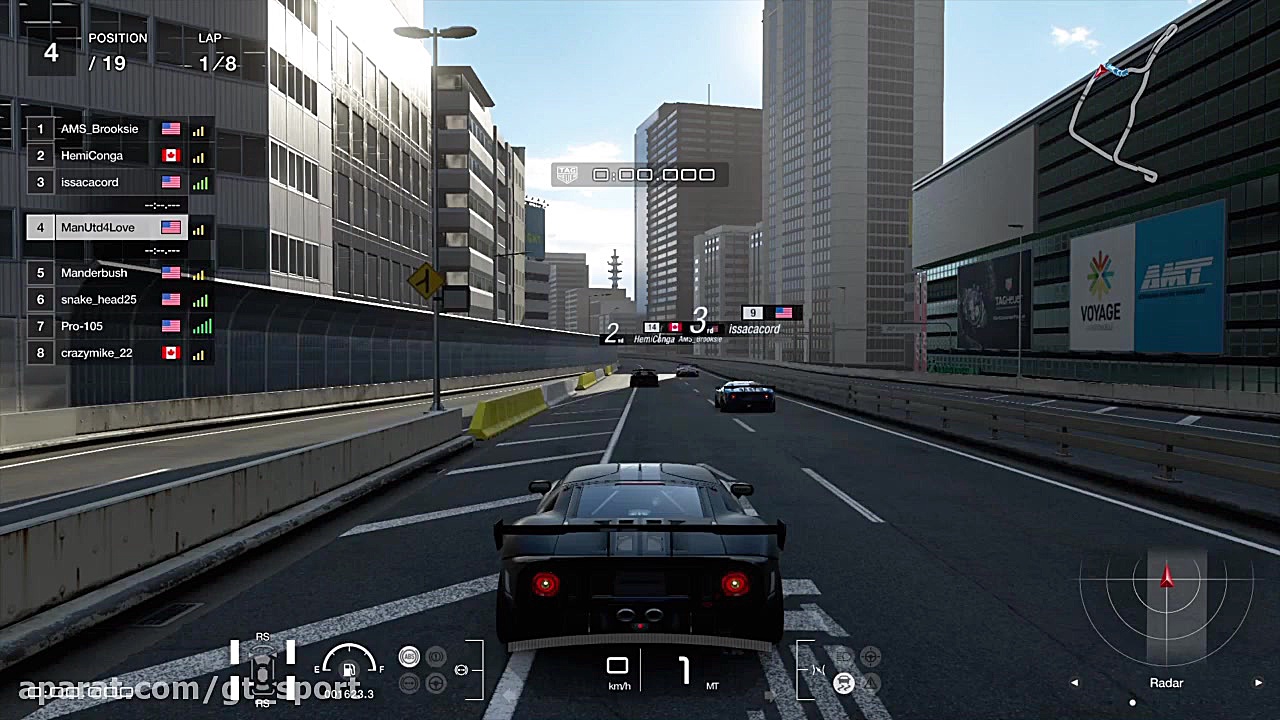Image resolution: width=1280 pixels, height=720 pixels.
Task: Toggle the km/h speed display box
Action: (617, 669)
